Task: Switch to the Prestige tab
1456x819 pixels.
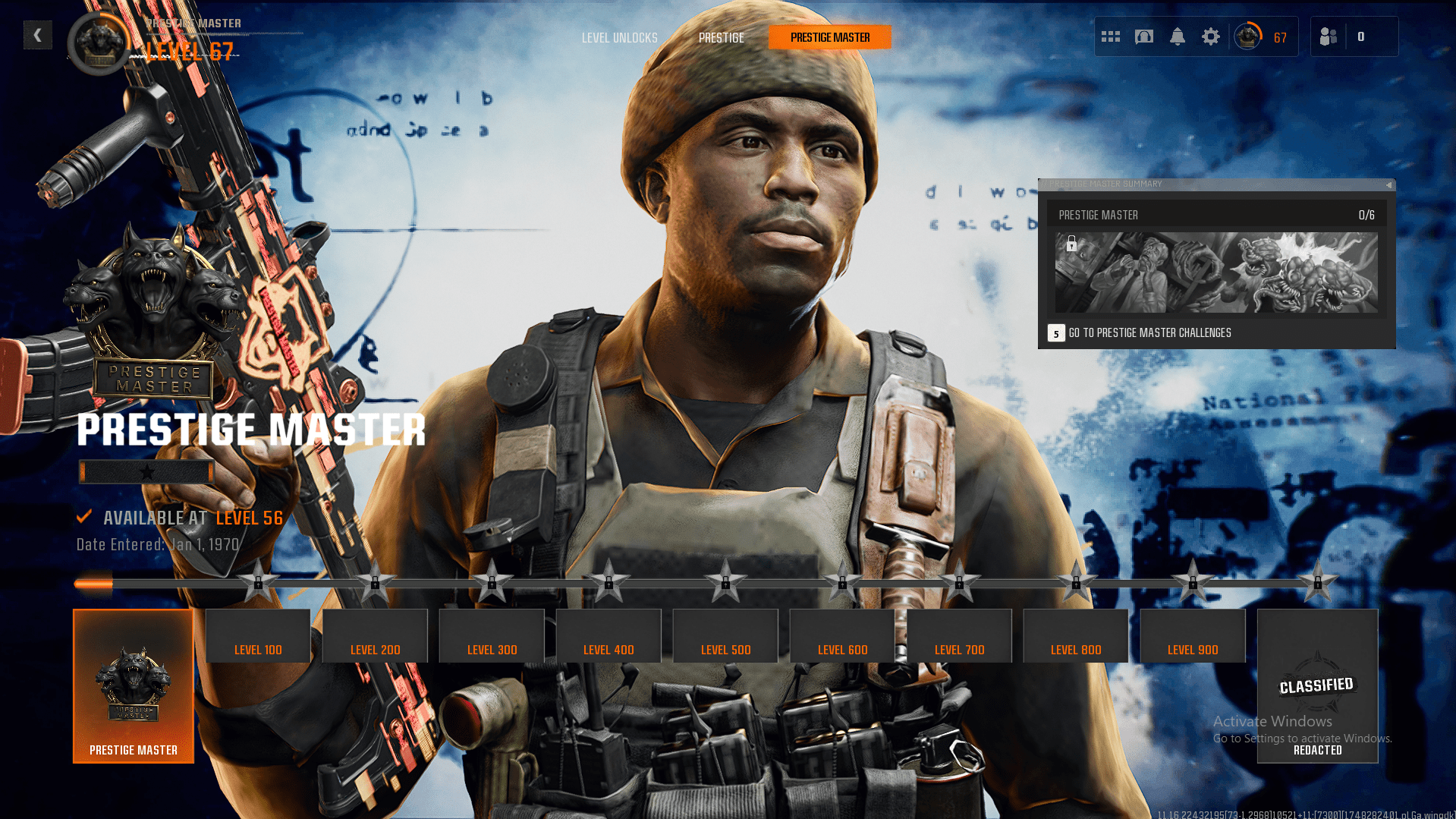Action: [x=721, y=36]
